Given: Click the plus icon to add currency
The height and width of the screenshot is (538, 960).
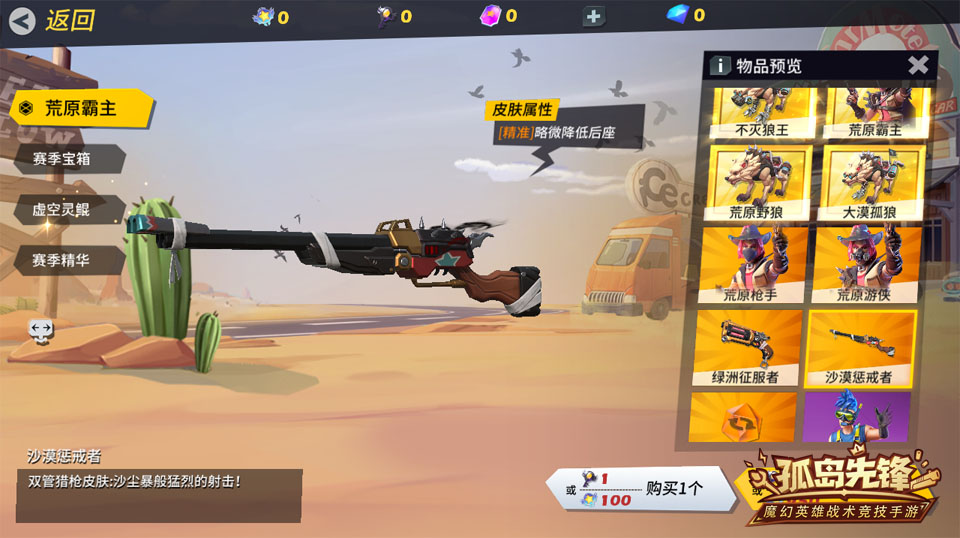Looking at the screenshot, I should tap(594, 16).
